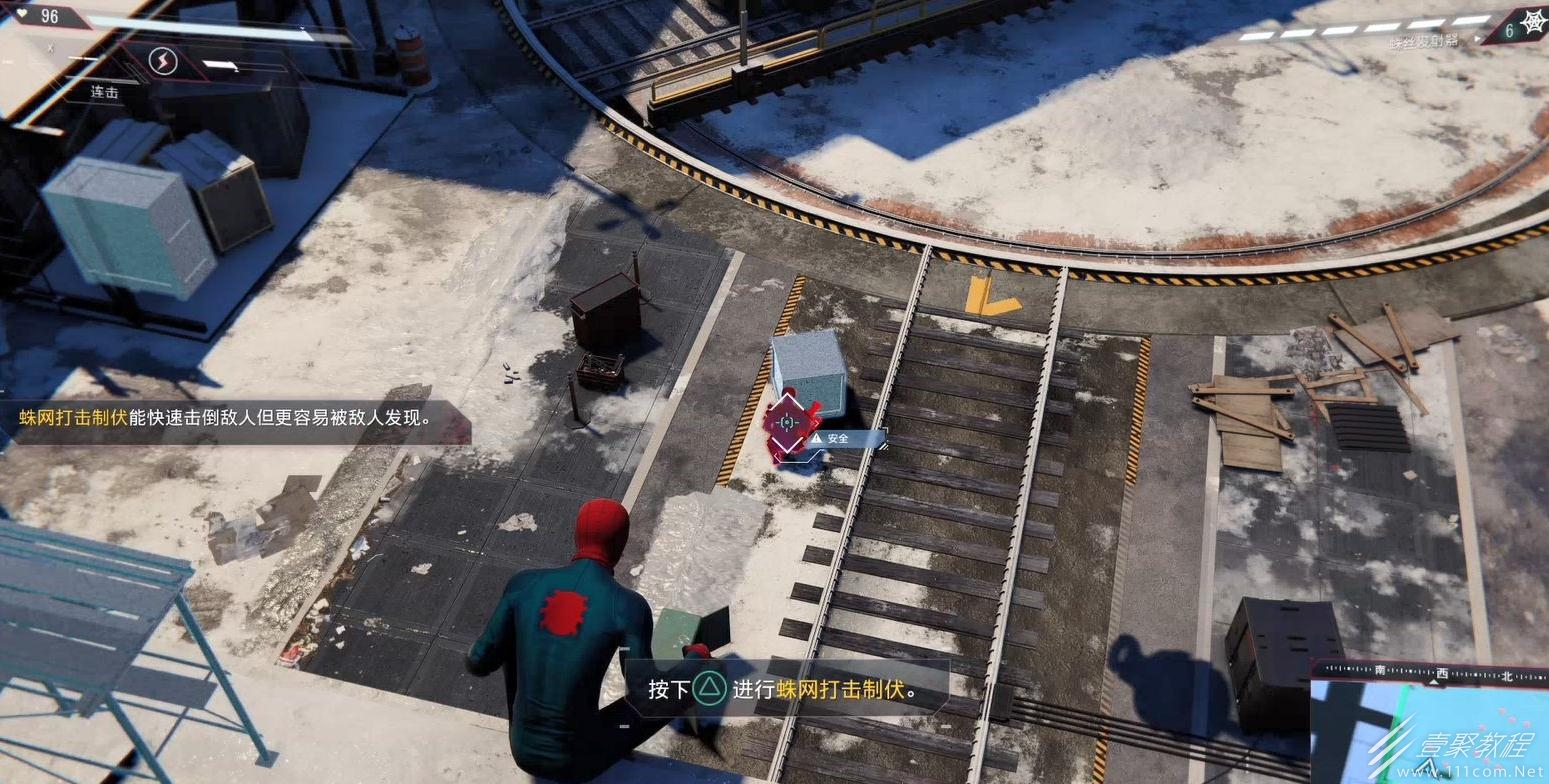The height and width of the screenshot is (784, 1549).
Task: Activate the lightning bolt venom power icon
Action: pyautogui.click(x=162, y=61)
